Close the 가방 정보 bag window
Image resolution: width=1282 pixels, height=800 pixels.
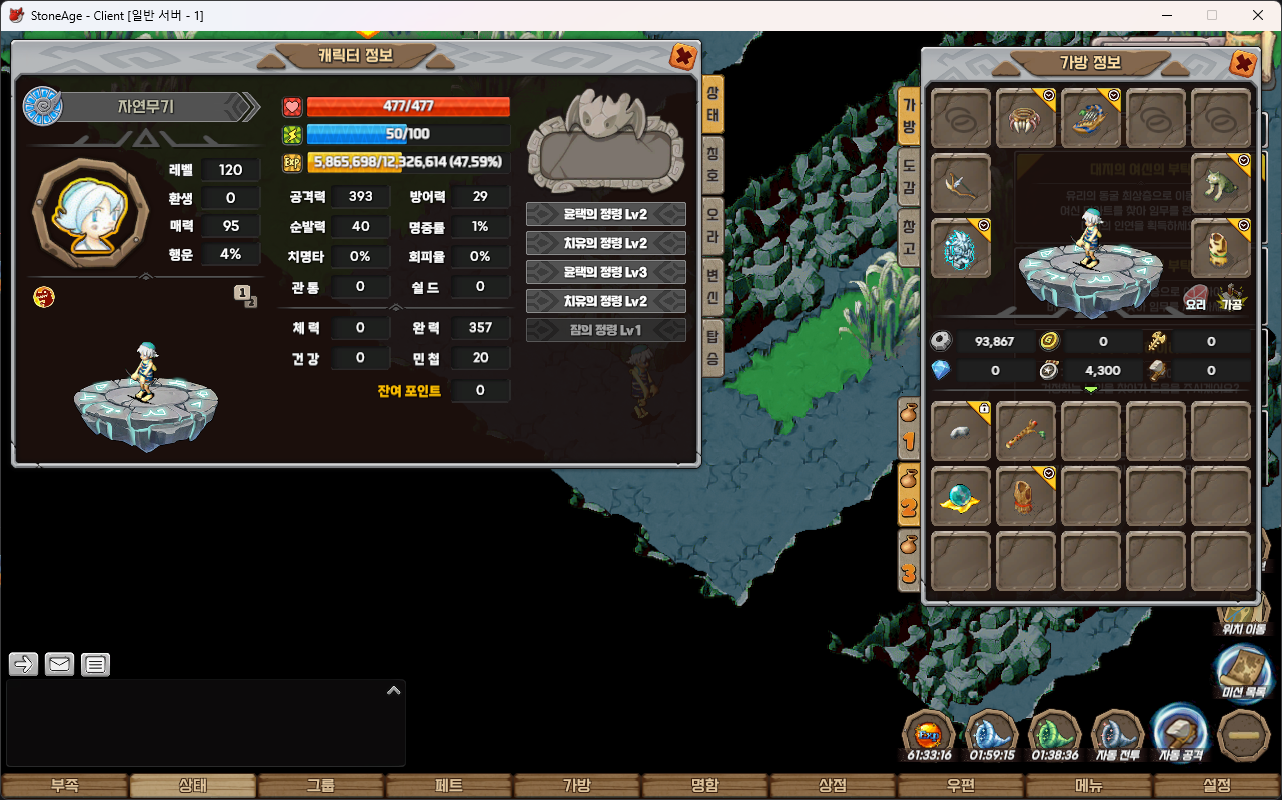(1242, 64)
